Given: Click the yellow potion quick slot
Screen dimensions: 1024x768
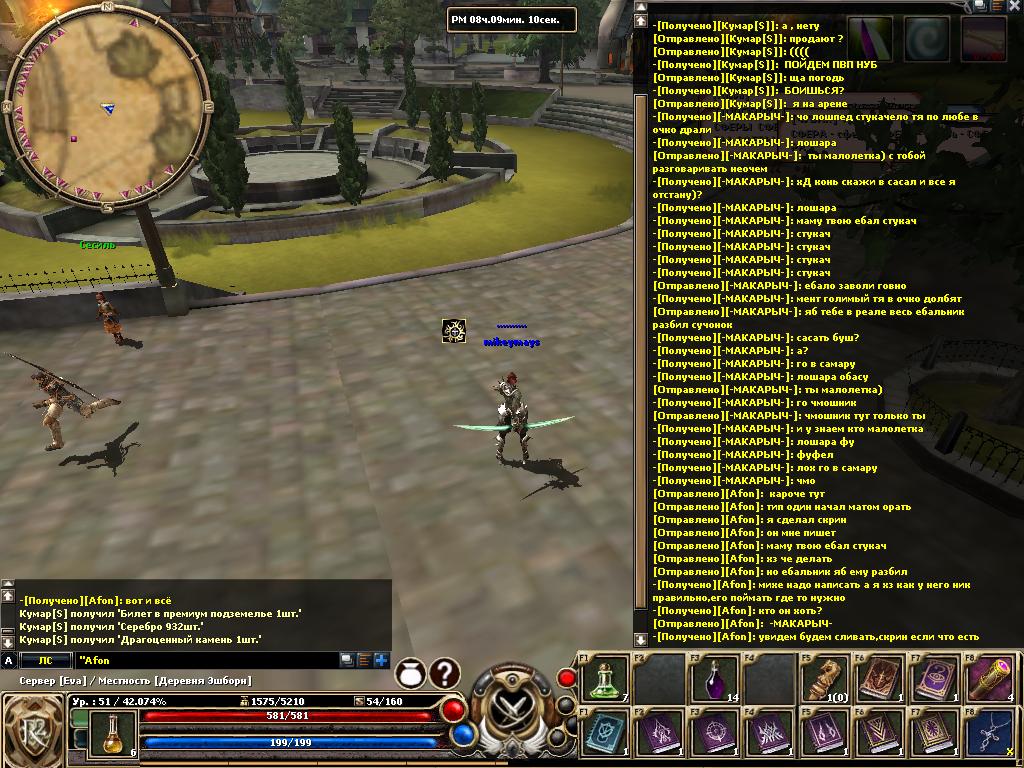Looking at the screenshot, I should point(113,733).
